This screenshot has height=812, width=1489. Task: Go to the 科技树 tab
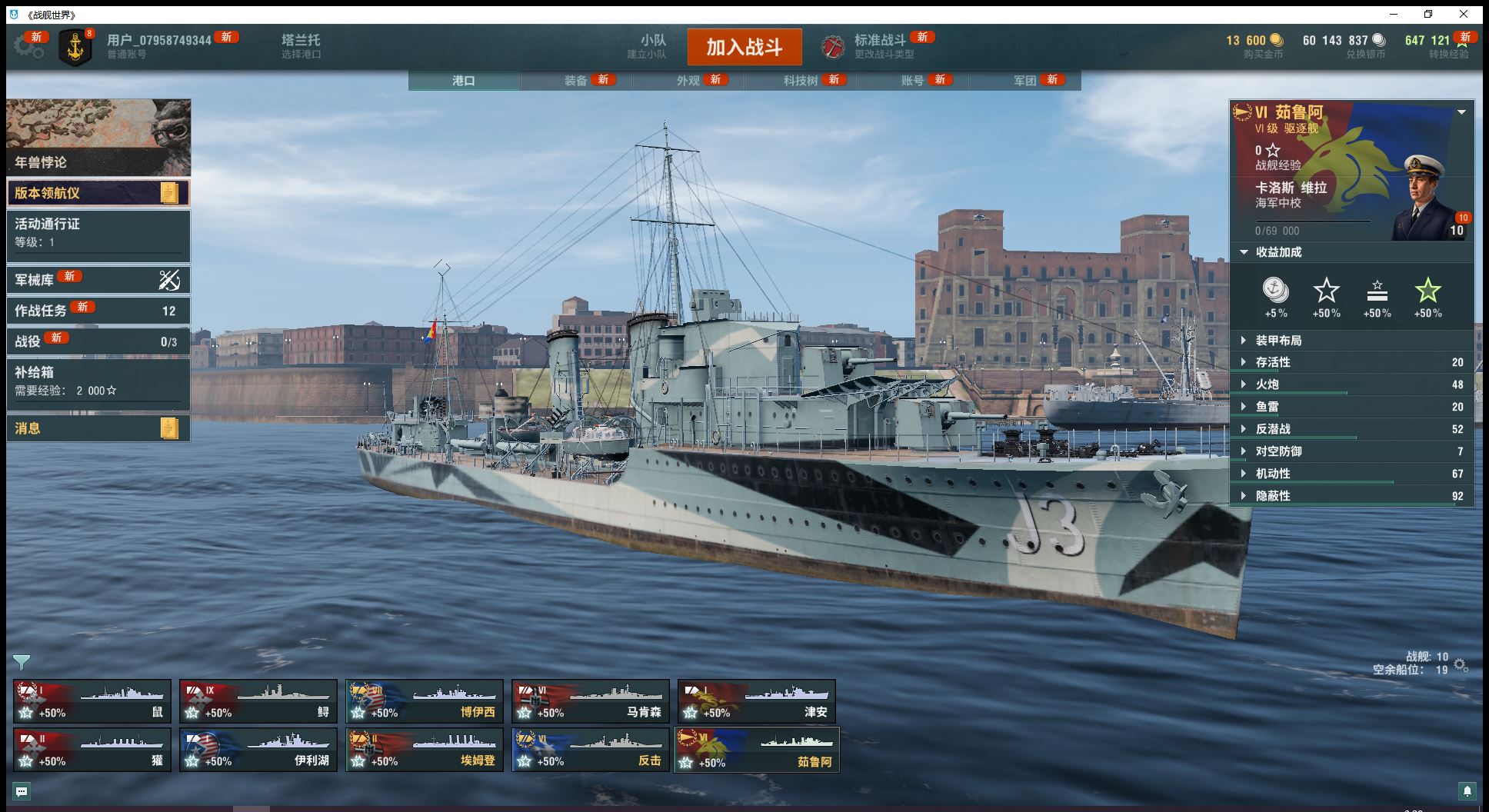point(801,80)
